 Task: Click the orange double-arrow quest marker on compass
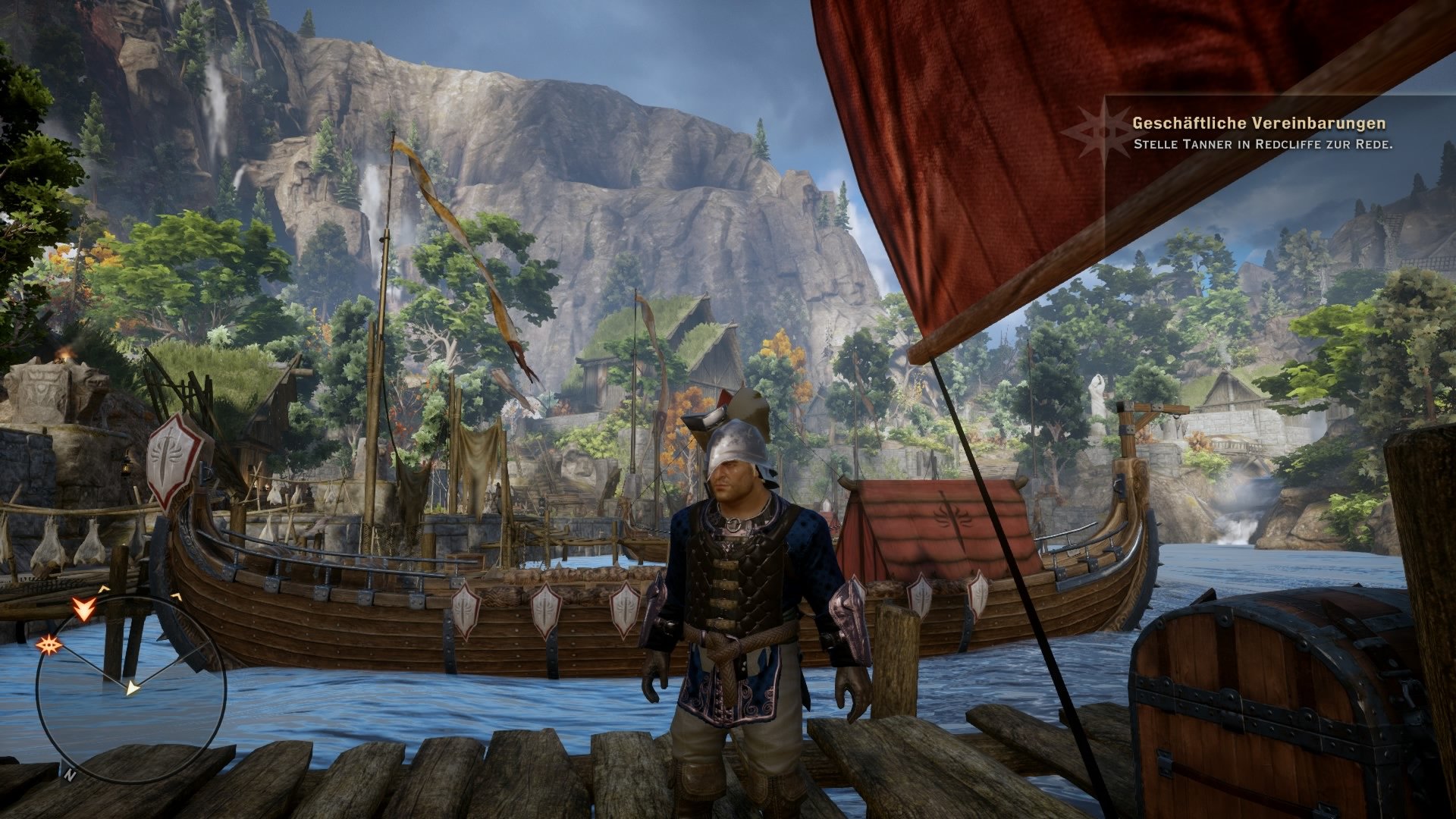point(84,609)
